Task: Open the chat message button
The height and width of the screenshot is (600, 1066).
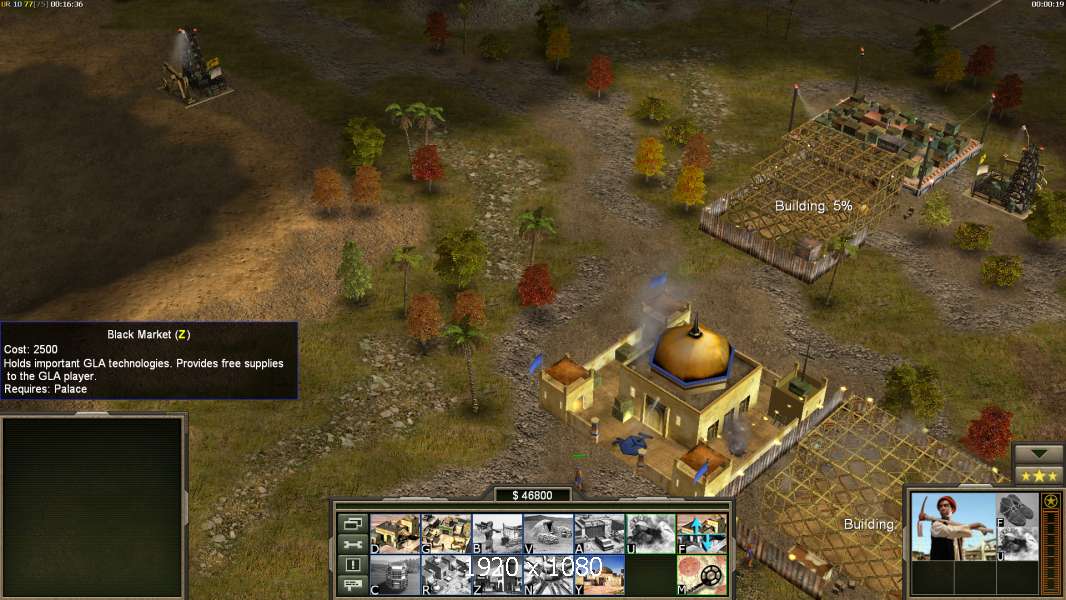Action: 351,585
